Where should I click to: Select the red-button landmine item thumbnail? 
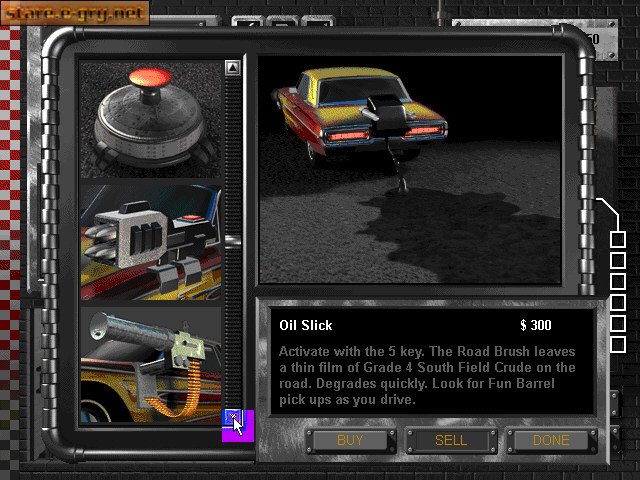tap(150, 118)
